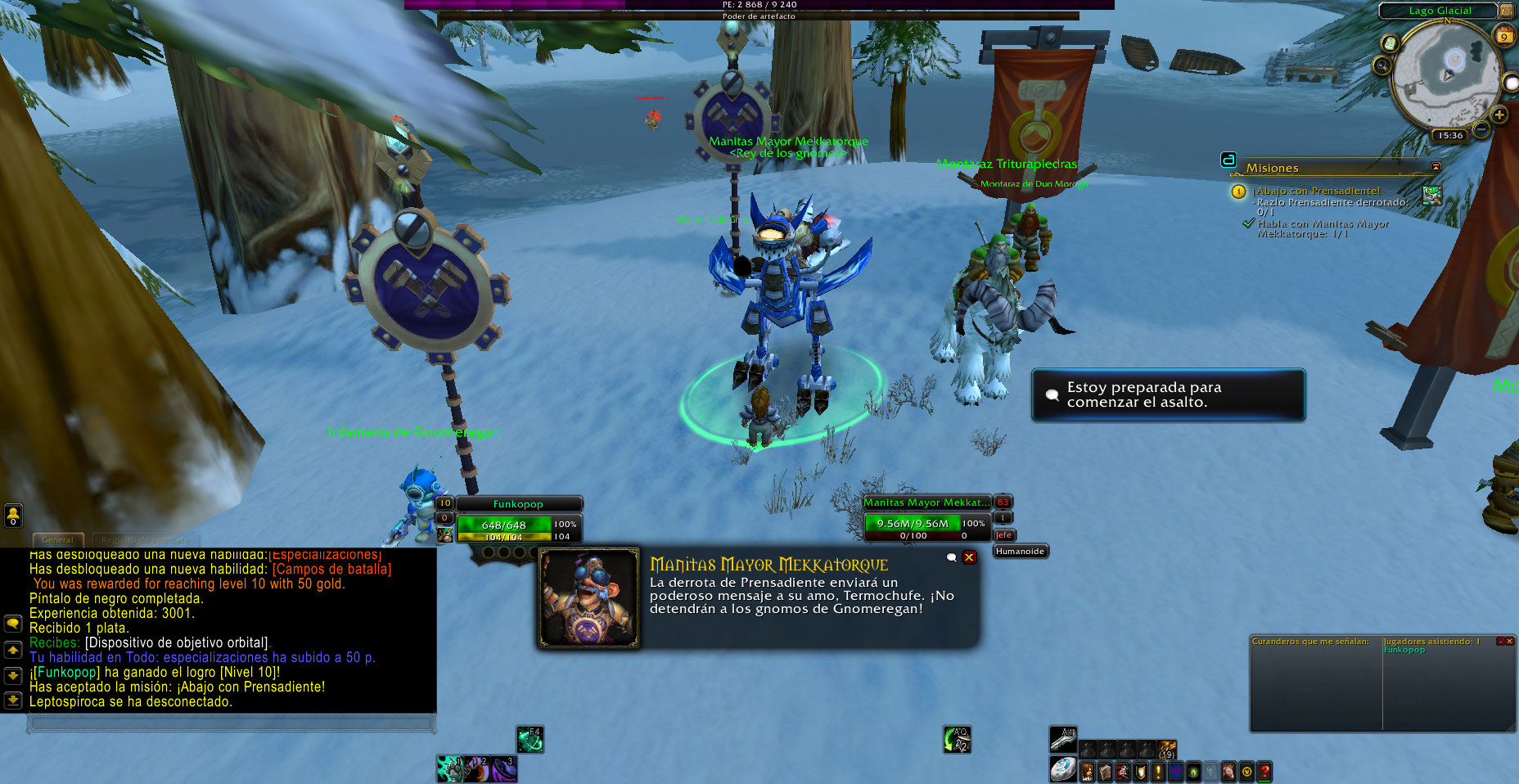
Task: Click the chat input field
Action: tap(230, 723)
